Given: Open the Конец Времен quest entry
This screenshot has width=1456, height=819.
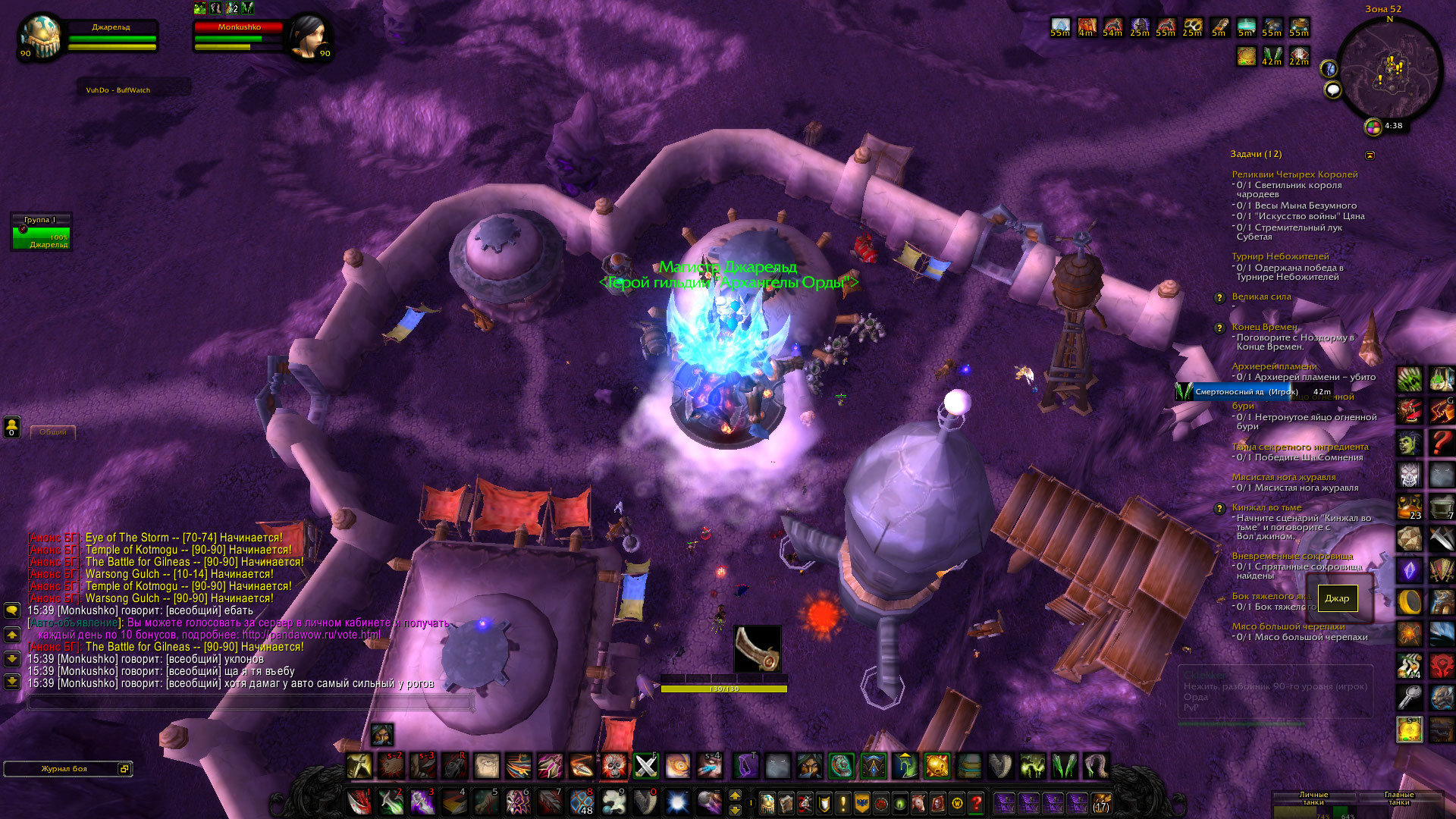Looking at the screenshot, I should click(1264, 327).
